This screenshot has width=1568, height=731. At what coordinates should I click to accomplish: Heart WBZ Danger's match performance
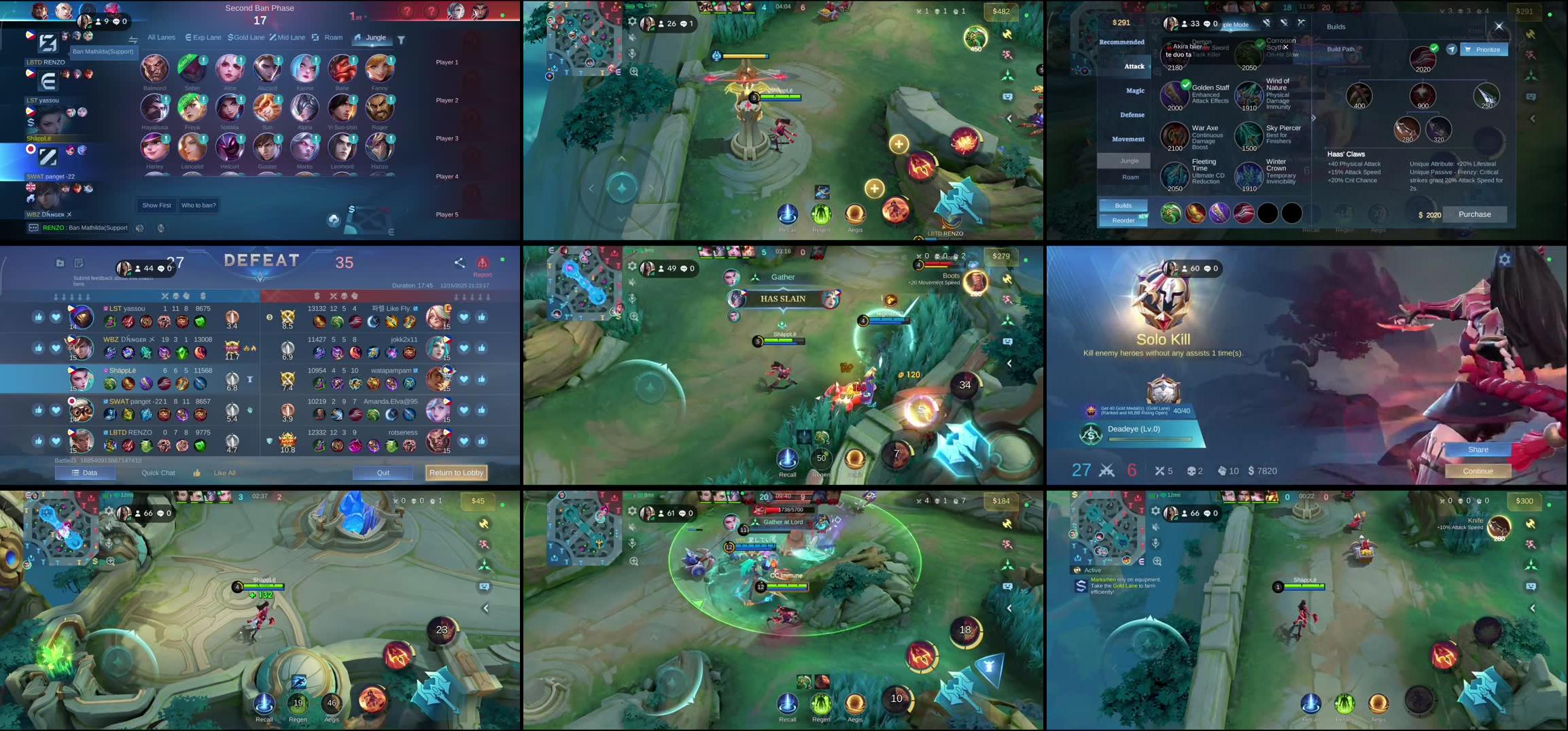[56, 346]
